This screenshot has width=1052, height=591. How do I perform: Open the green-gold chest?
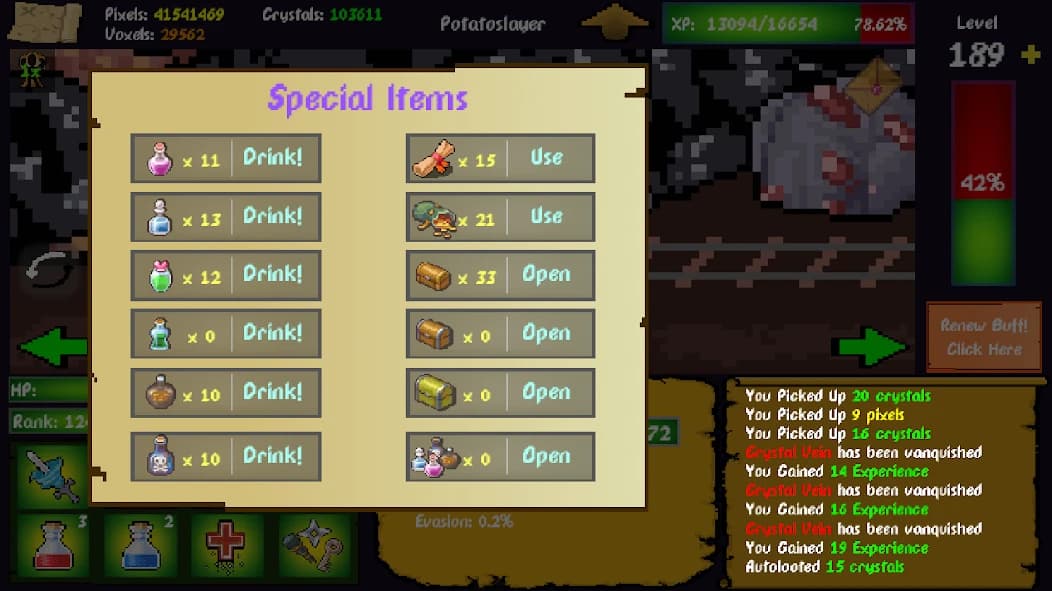click(547, 392)
